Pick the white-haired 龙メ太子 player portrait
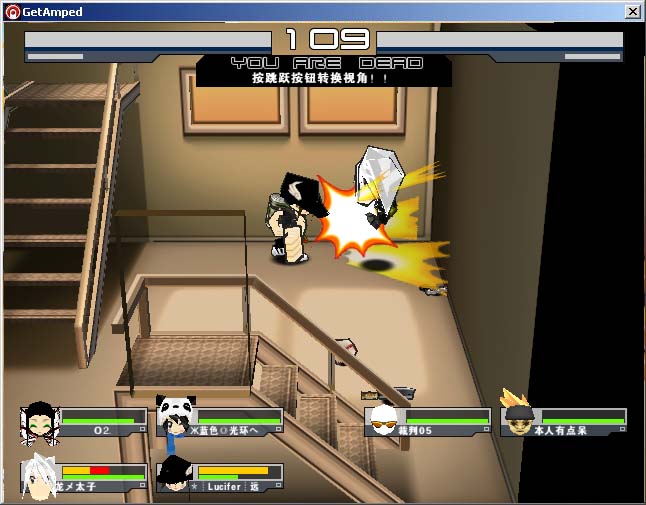Screen dimensions: 646x505 tap(40, 476)
